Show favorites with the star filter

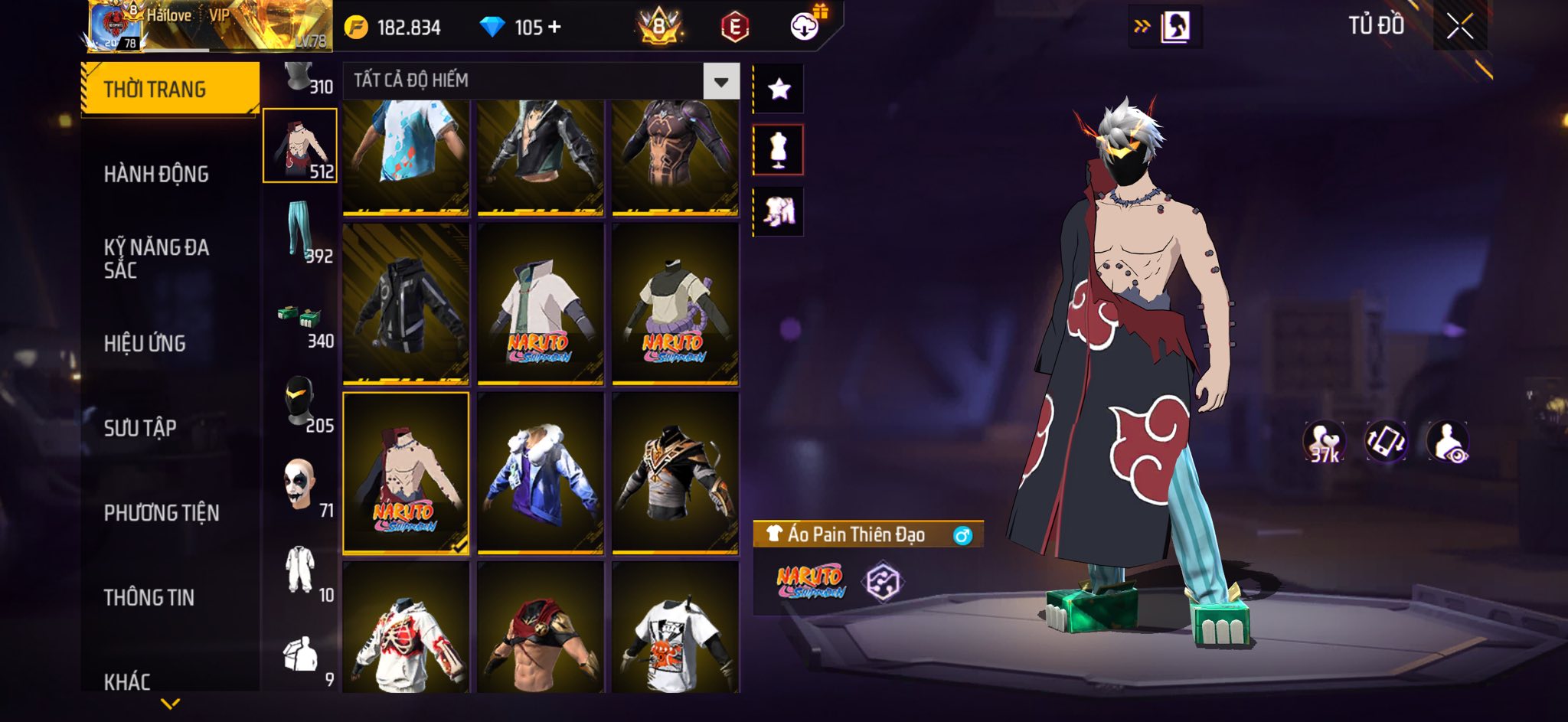(x=779, y=90)
